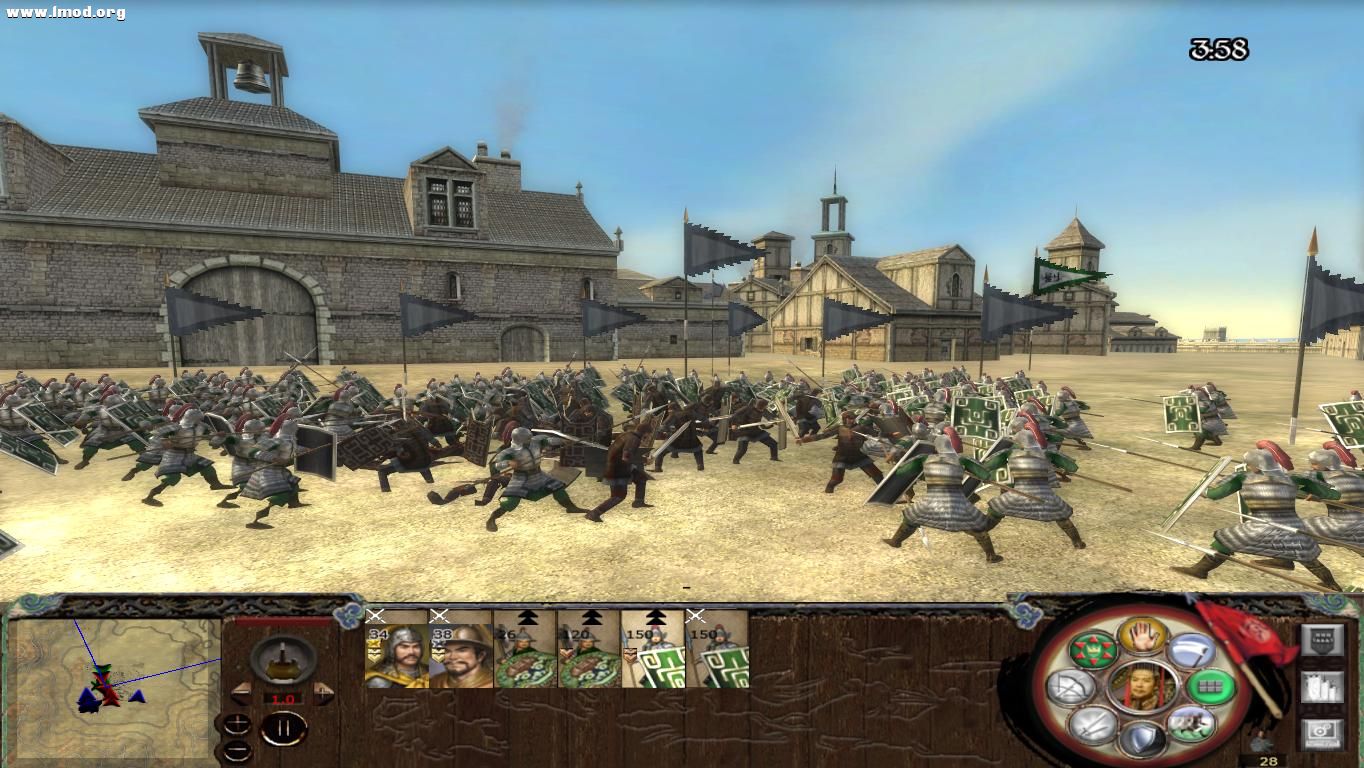Click the zoom-in plus button below the minimap
The height and width of the screenshot is (768, 1364).
(237, 724)
